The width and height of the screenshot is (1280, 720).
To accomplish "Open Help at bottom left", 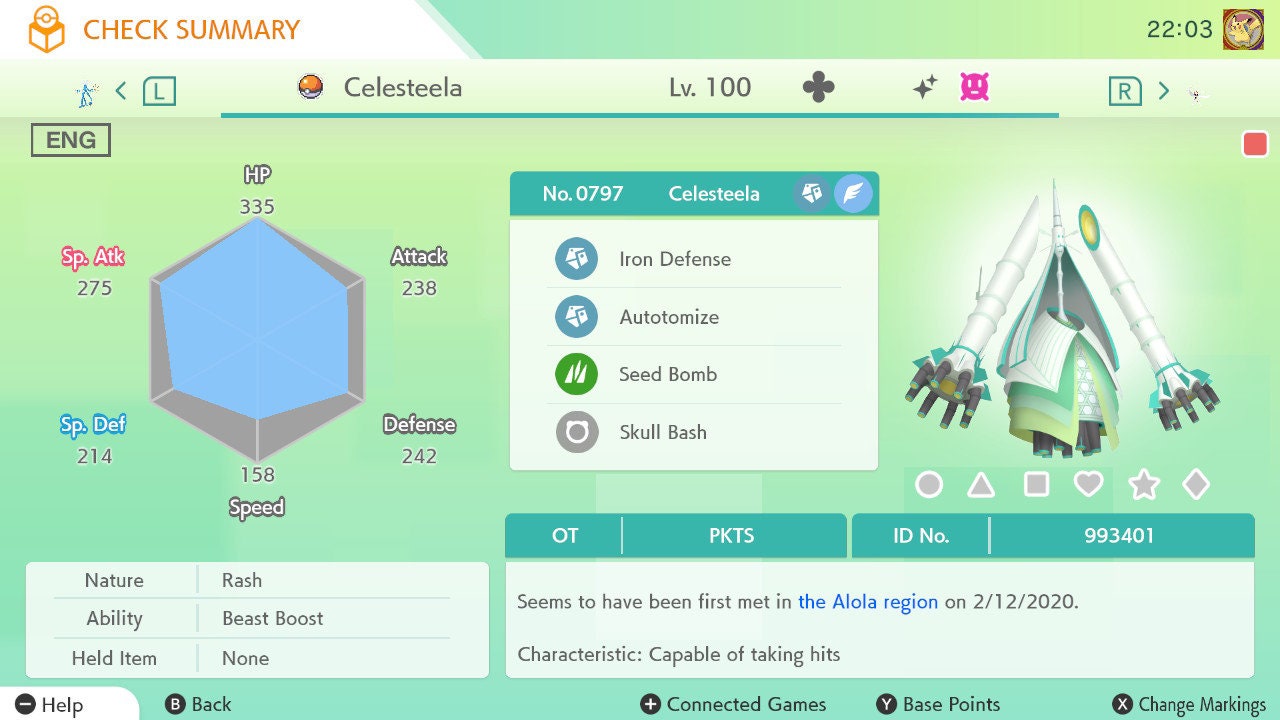I will click(50, 705).
